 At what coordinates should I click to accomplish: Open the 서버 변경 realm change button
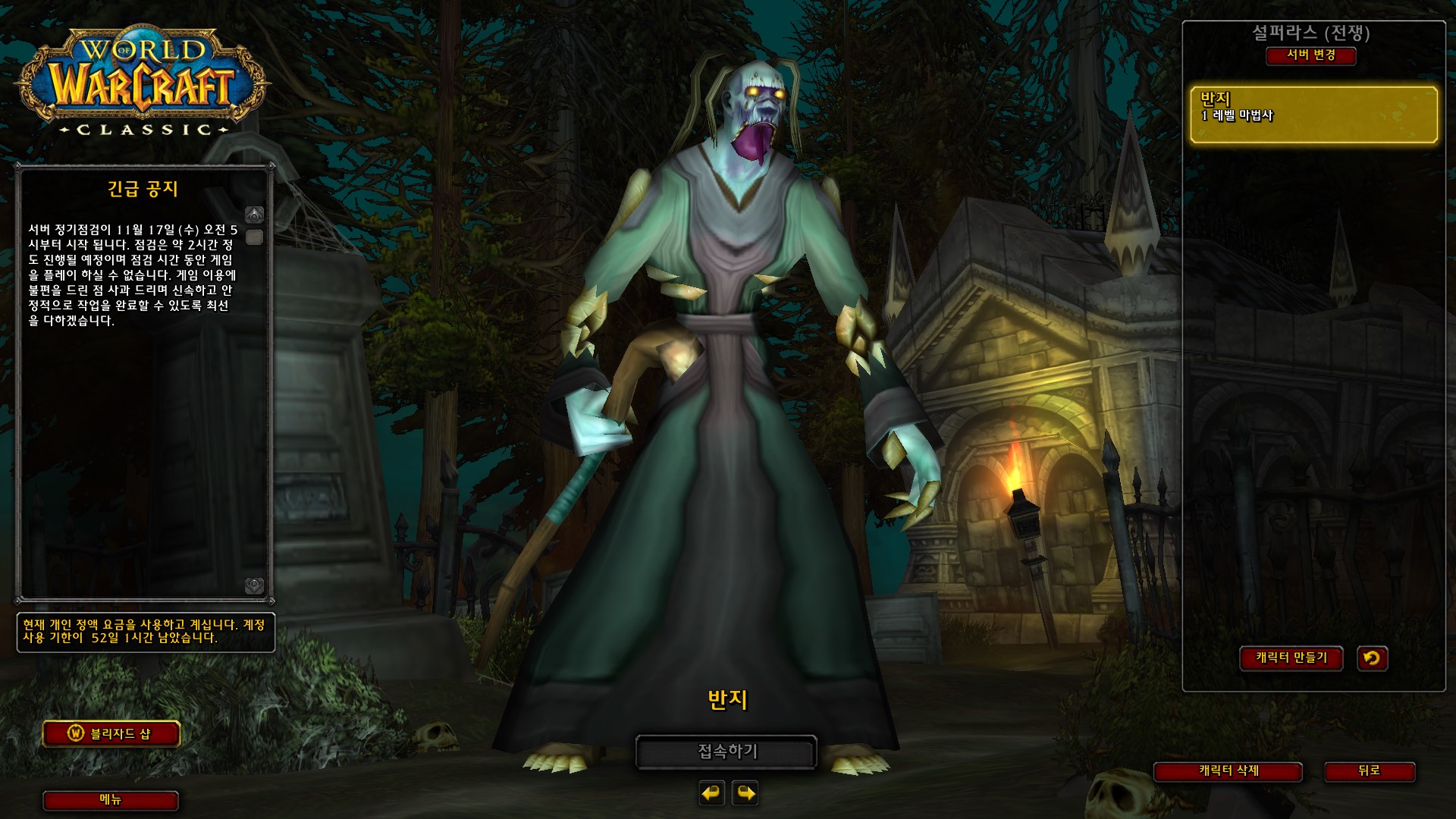[1310, 55]
